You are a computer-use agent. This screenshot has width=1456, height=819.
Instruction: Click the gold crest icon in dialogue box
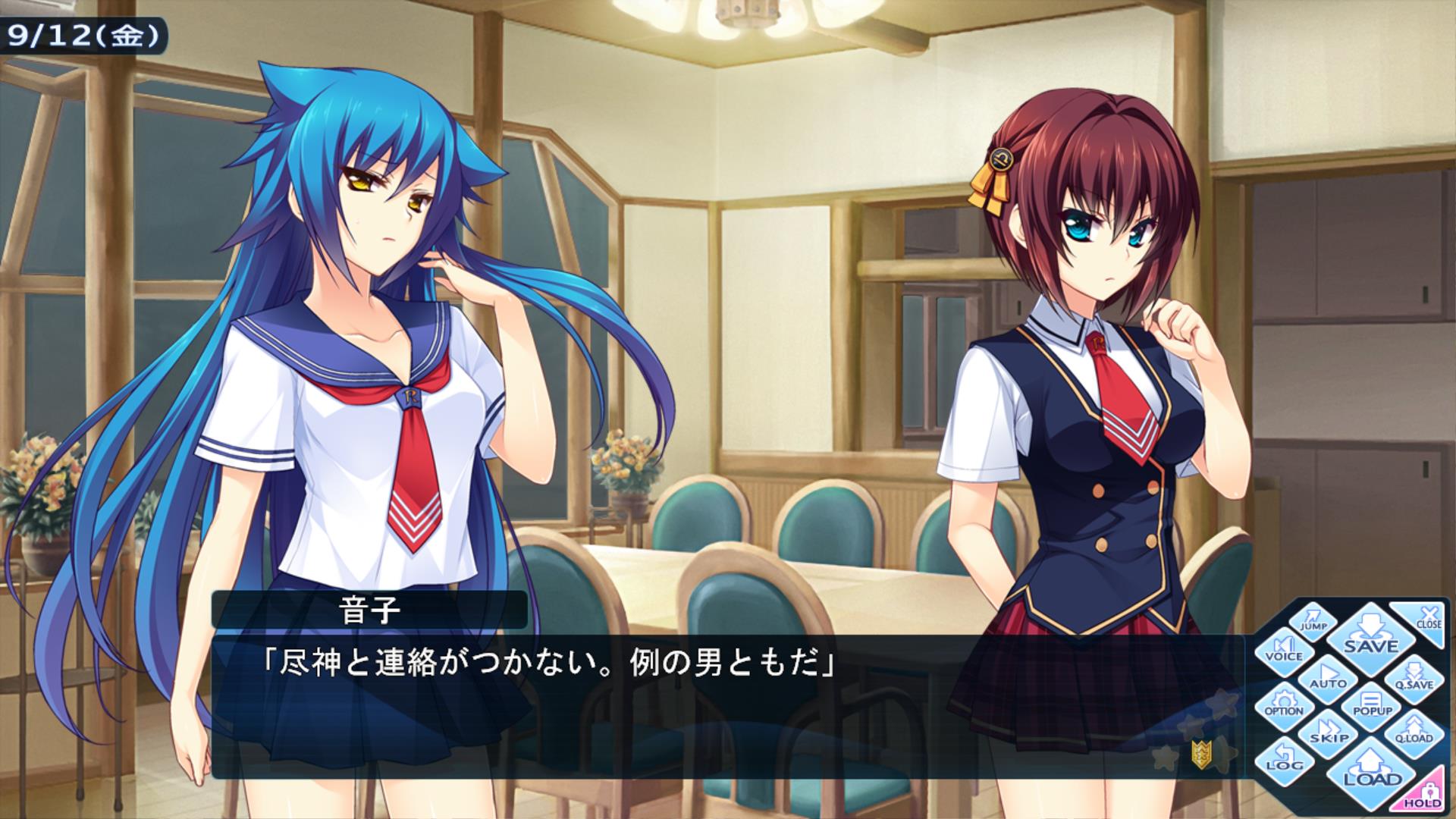tap(1200, 753)
